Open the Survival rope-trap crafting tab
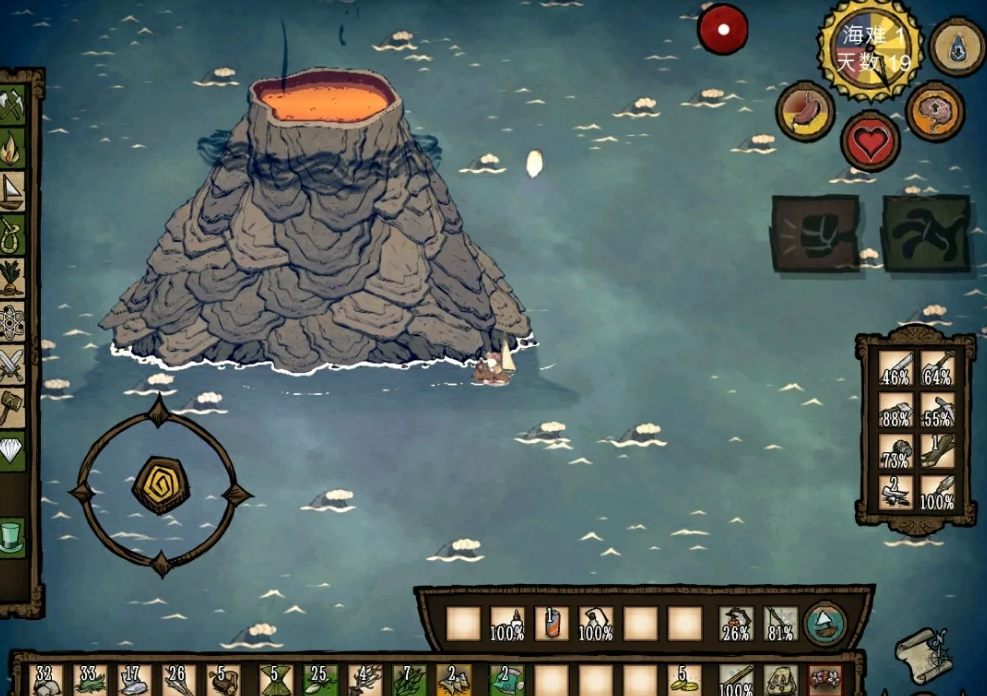This screenshot has width=987, height=696. point(12,234)
